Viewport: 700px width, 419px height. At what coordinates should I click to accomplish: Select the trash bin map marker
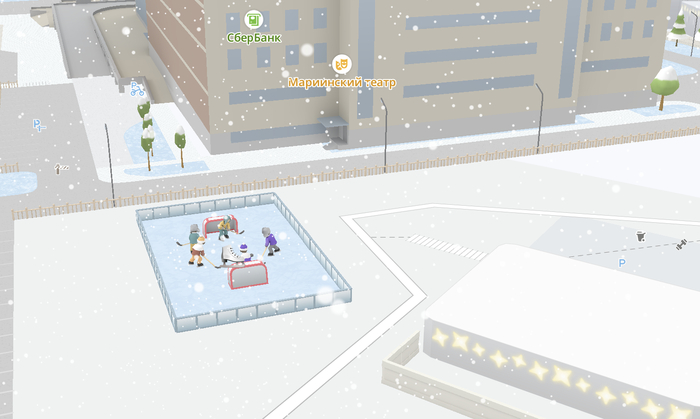tap(641, 237)
